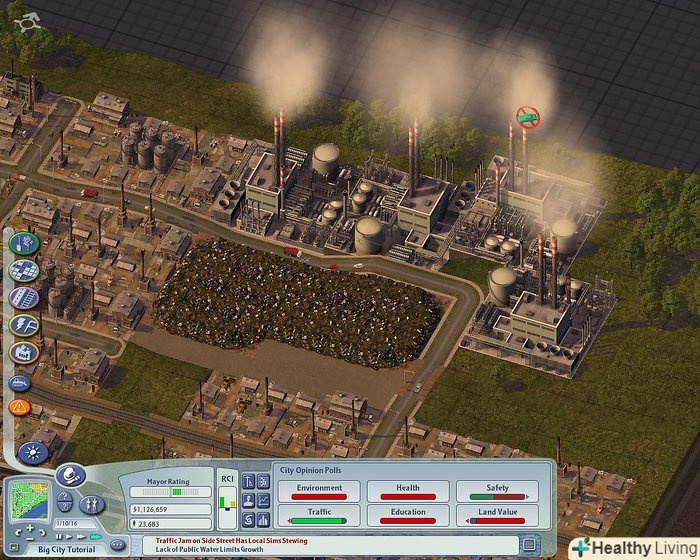Open the emergency warning triangle tool
Viewport: 700px width, 560px height.
pyautogui.click(x=19, y=407)
